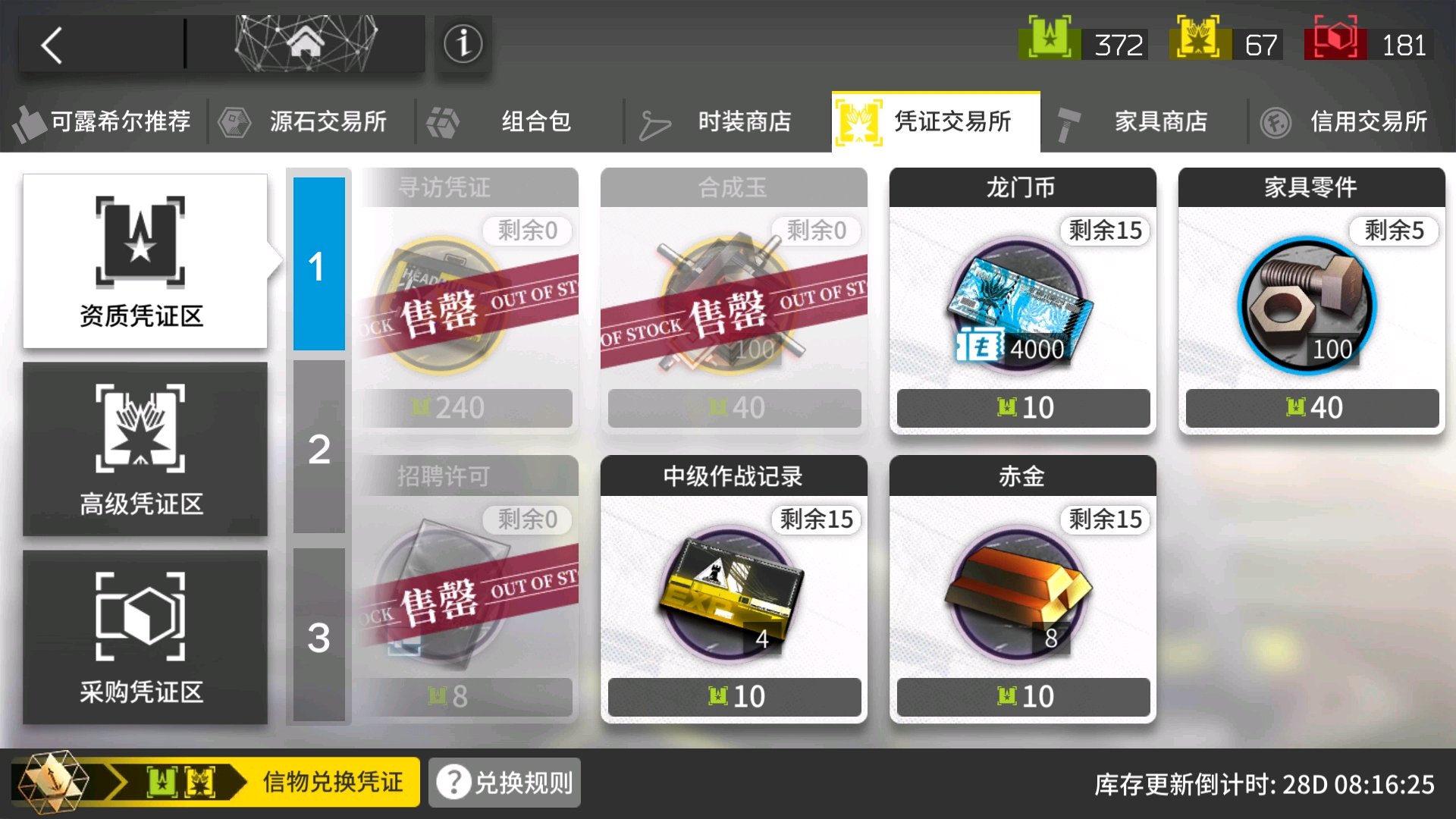Click the yellow premium certificate counter showing 67

point(1225,45)
